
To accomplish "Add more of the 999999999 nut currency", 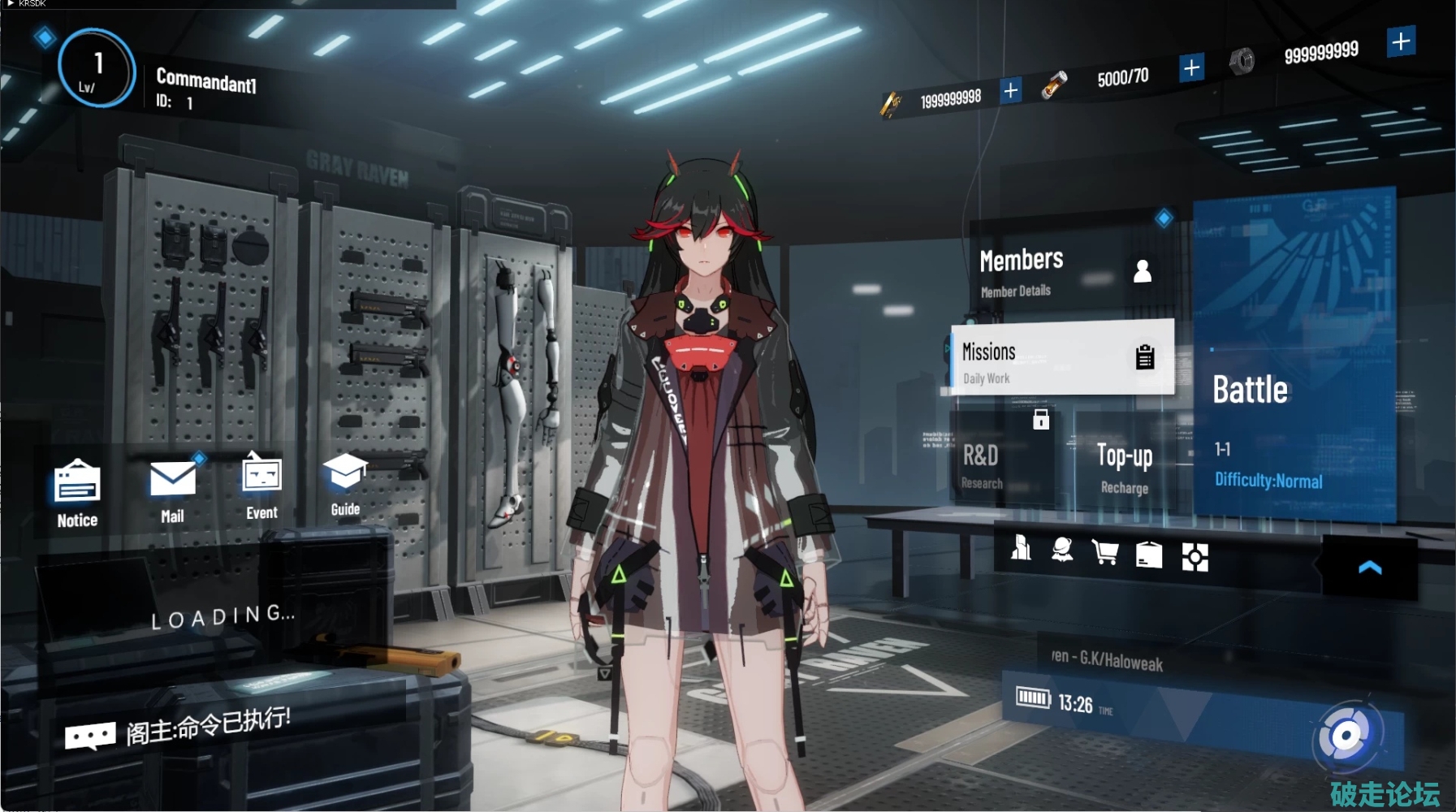I will point(1401,41).
